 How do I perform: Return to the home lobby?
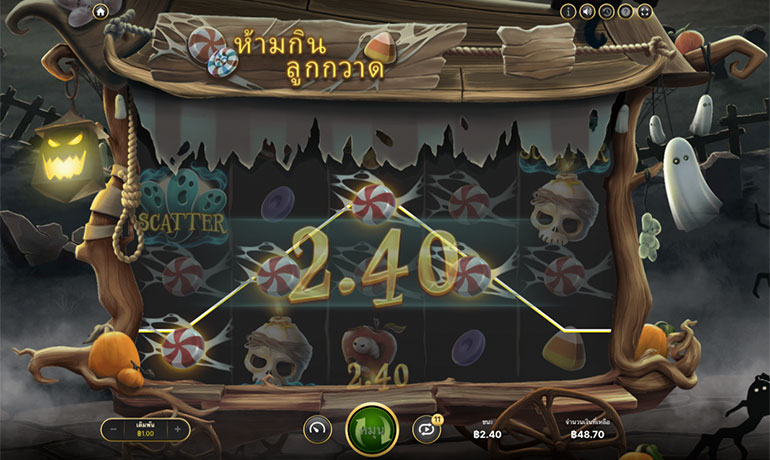click(100, 11)
